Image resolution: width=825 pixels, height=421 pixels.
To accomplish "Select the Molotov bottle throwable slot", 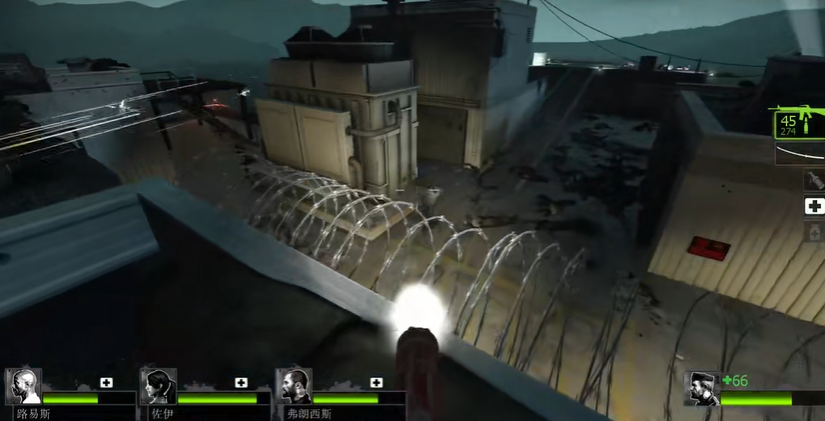I will tap(814, 181).
